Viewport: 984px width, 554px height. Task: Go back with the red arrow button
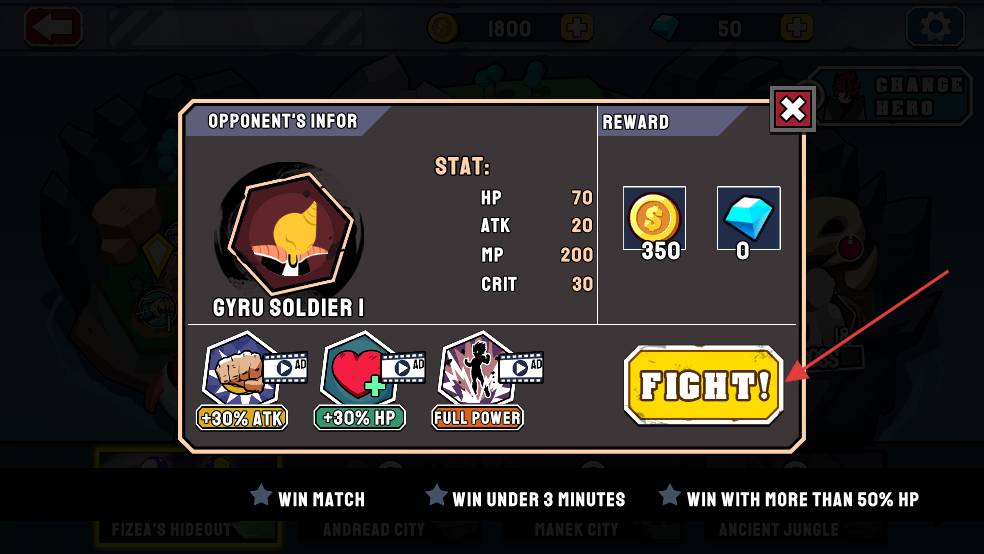(53, 27)
